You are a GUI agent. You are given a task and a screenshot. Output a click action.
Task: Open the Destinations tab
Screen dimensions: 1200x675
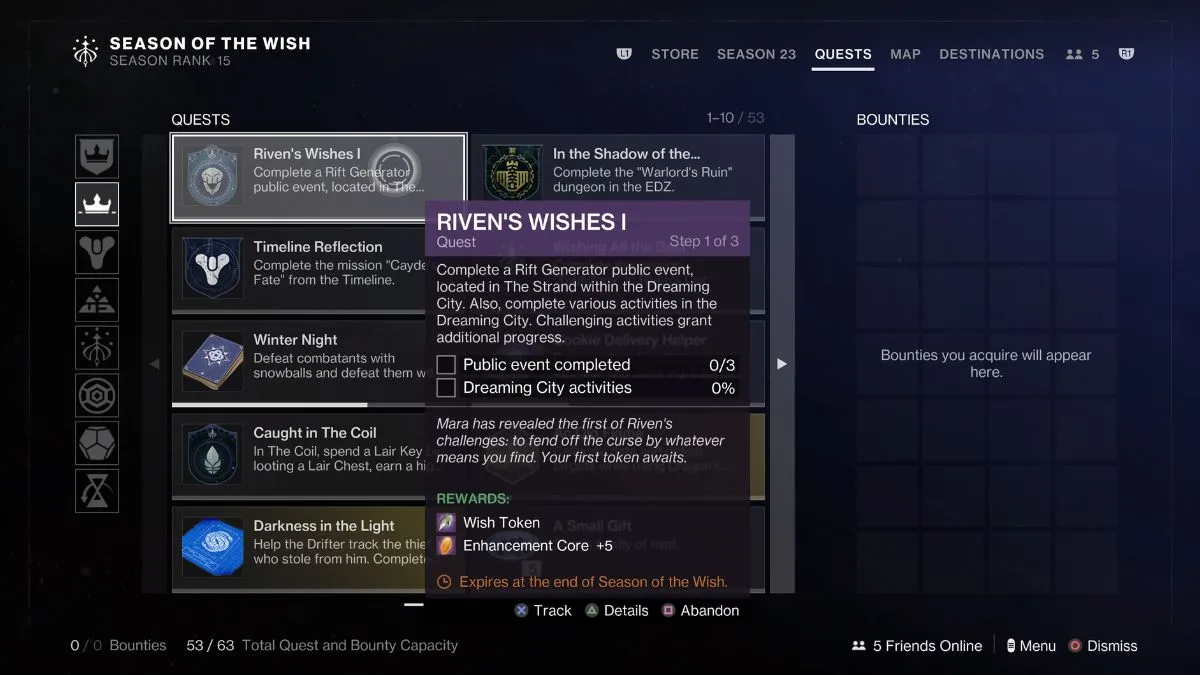tap(991, 54)
